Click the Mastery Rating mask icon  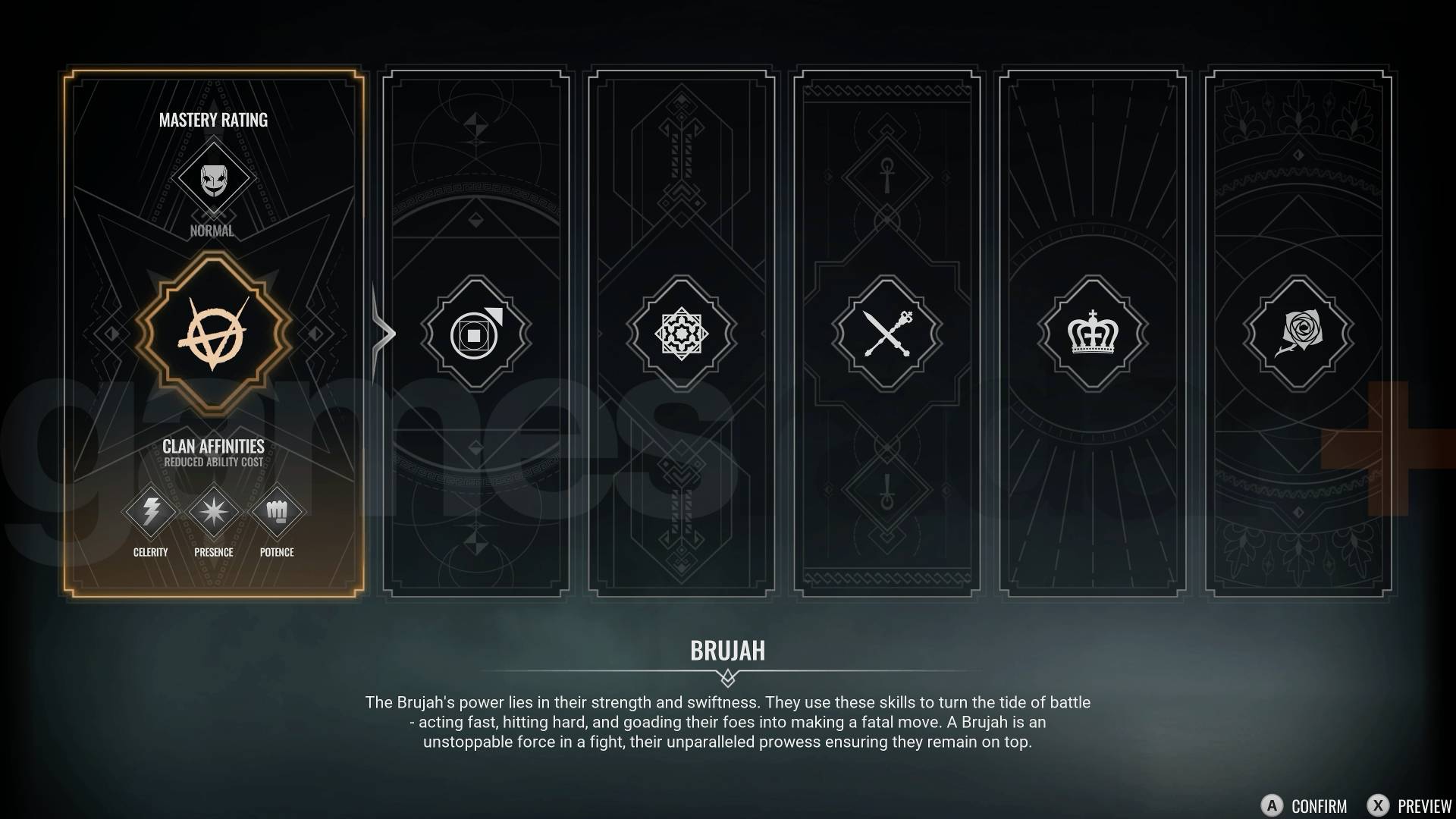(213, 179)
